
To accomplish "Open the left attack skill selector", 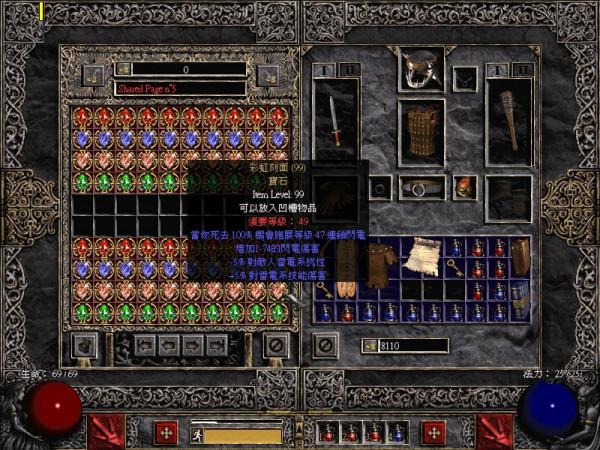I will click(106, 431).
